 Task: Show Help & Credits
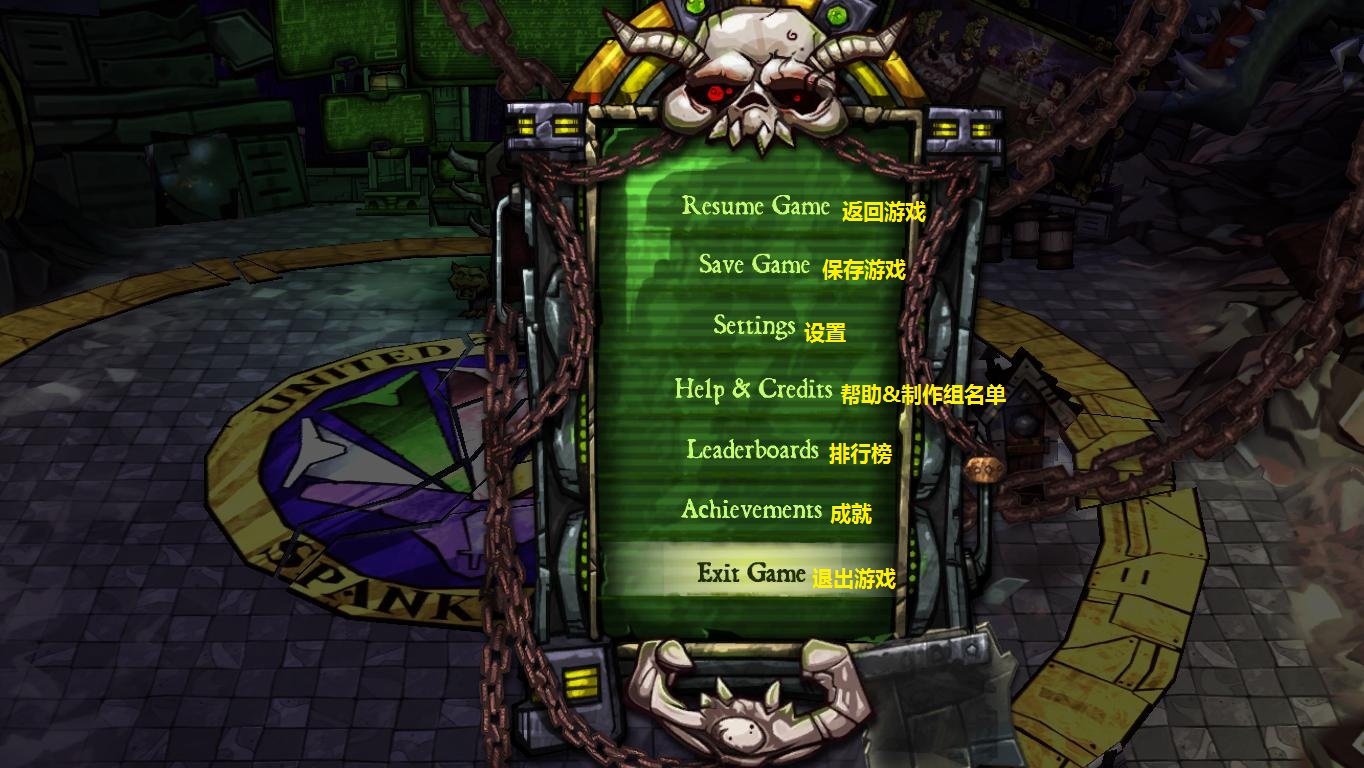(x=753, y=388)
